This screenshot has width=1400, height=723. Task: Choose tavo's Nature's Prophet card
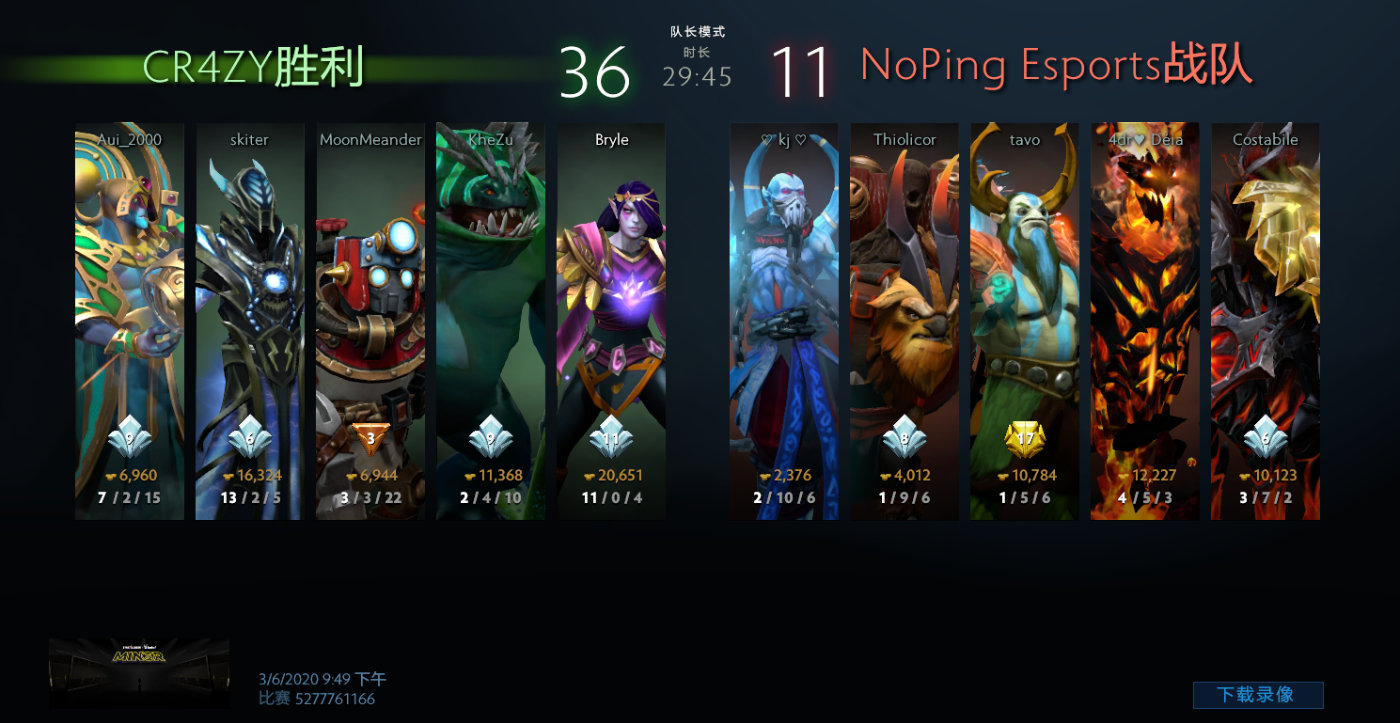coord(1024,320)
